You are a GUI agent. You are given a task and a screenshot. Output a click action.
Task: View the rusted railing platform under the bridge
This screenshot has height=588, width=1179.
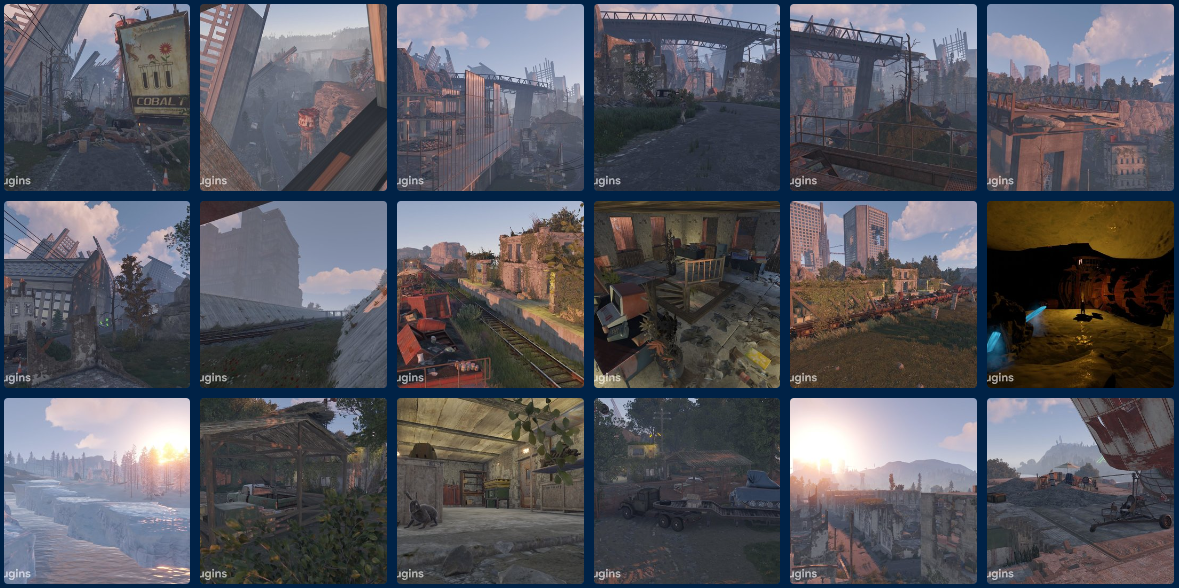[883, 97]
